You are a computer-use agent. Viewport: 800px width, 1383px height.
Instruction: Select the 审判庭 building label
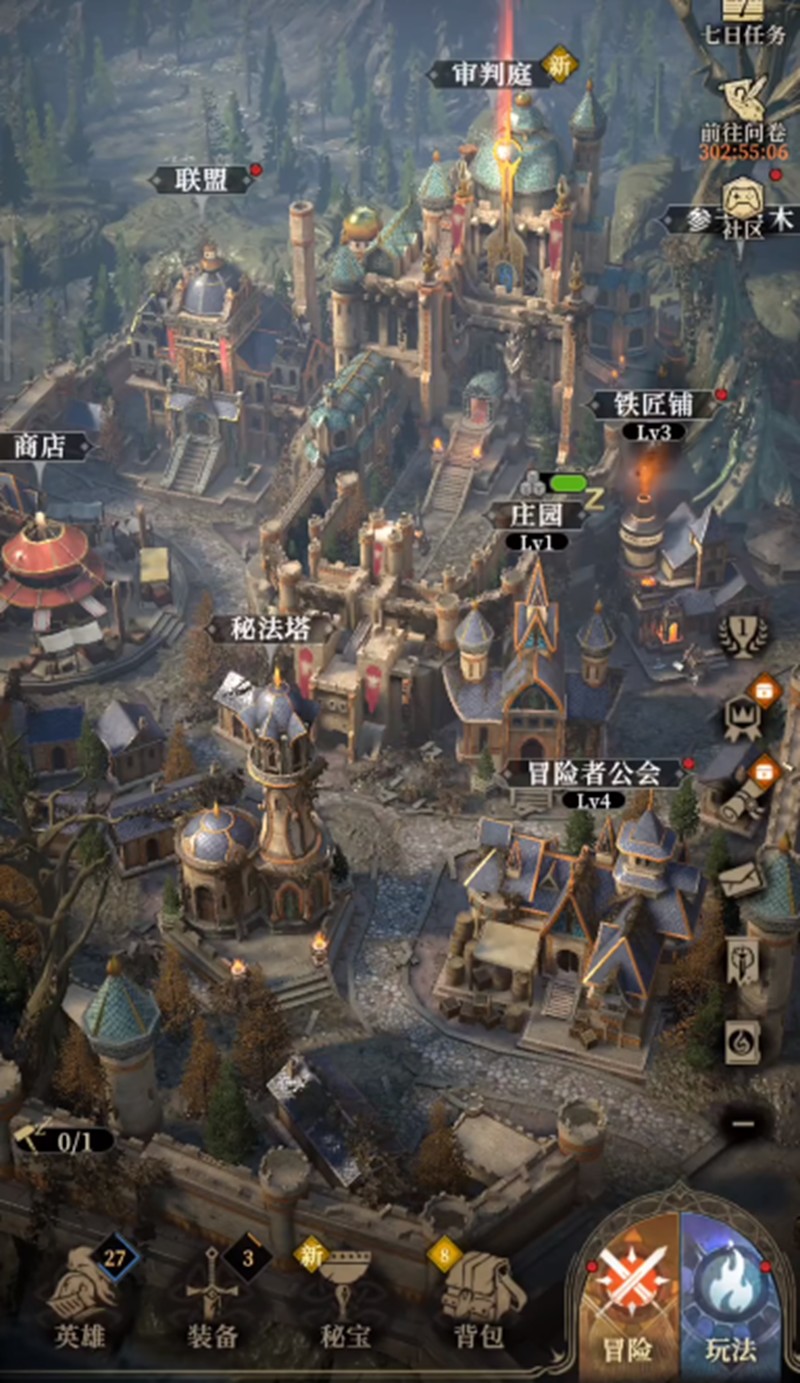click(x=490, y=74)
